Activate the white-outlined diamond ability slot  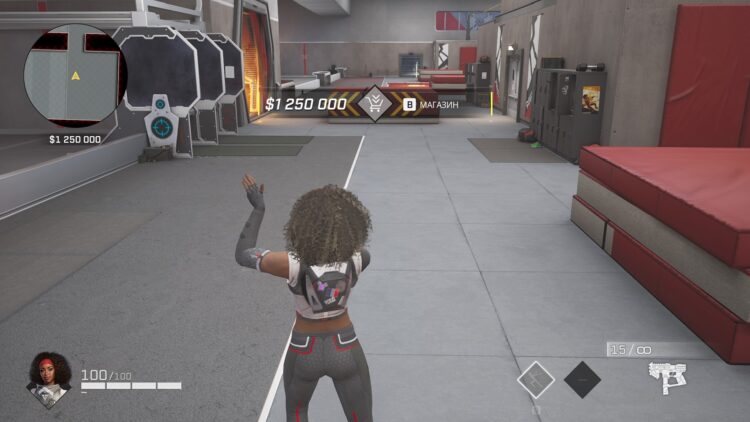(x=536, y=379)
